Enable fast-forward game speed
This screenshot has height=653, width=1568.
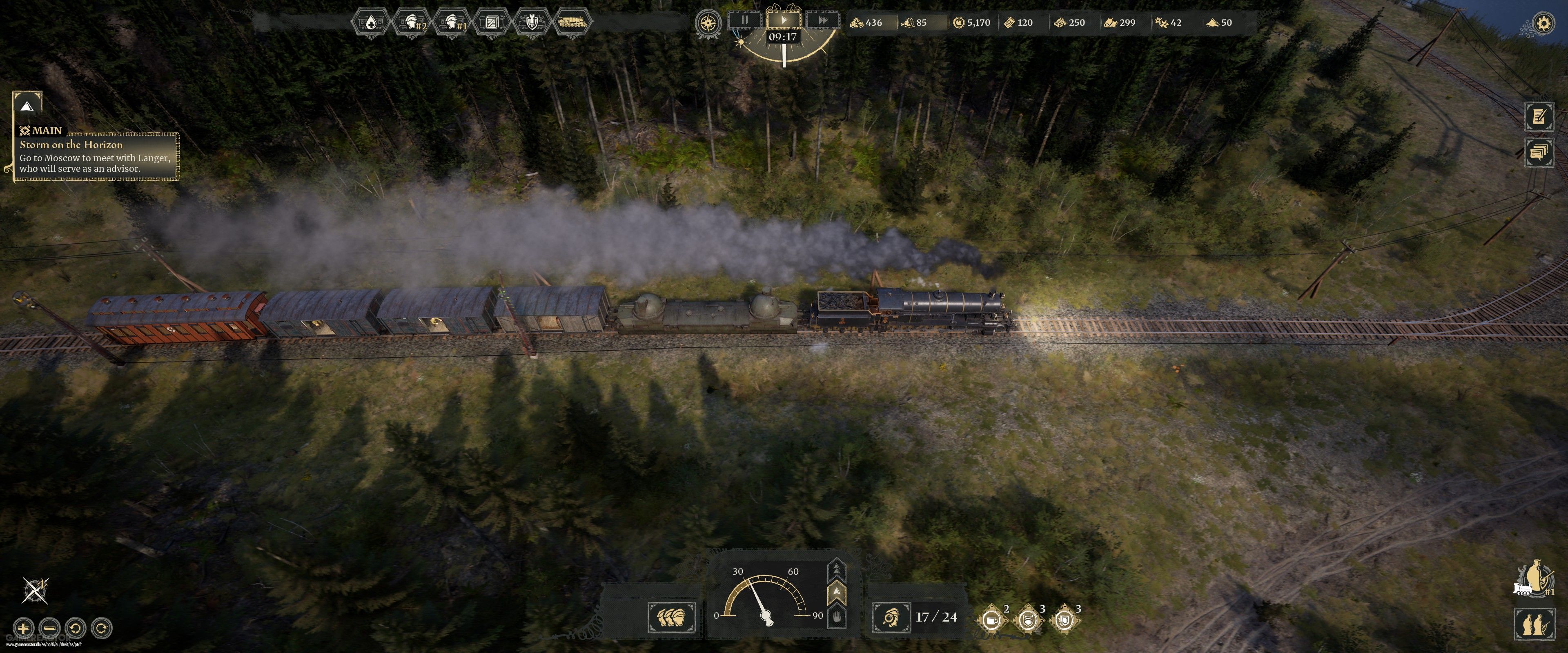coord(823,20)
